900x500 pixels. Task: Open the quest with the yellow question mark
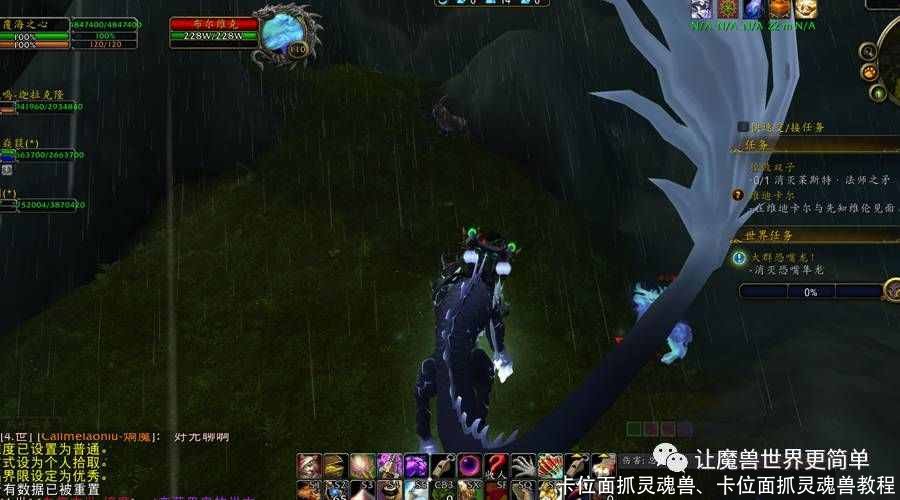tap(739, 196)
